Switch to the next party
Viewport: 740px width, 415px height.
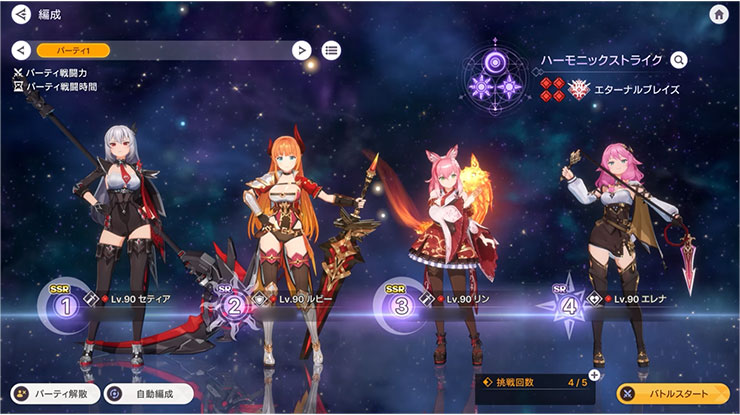pyautogui.click(x=300, y=50)
